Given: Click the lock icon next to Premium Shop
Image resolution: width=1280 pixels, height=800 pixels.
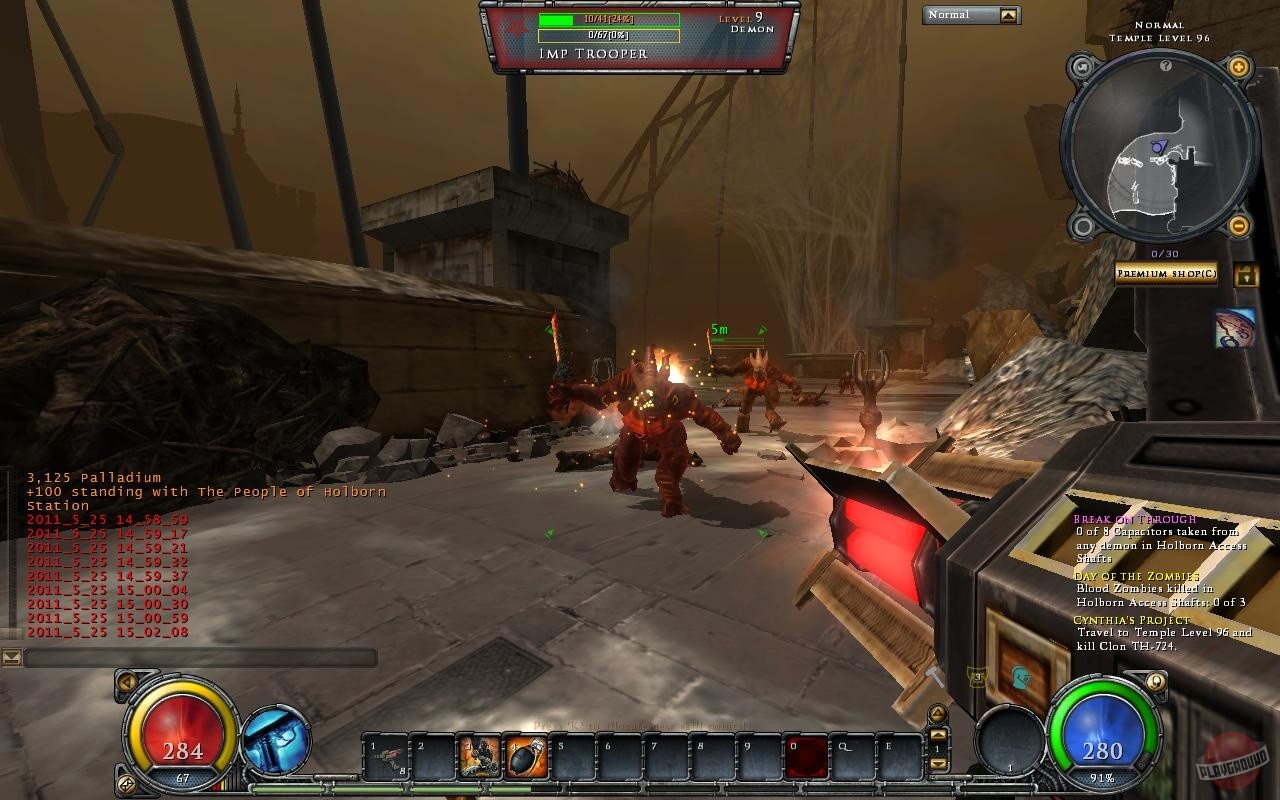Looking at the screenshot, I should pos(1246,273).
